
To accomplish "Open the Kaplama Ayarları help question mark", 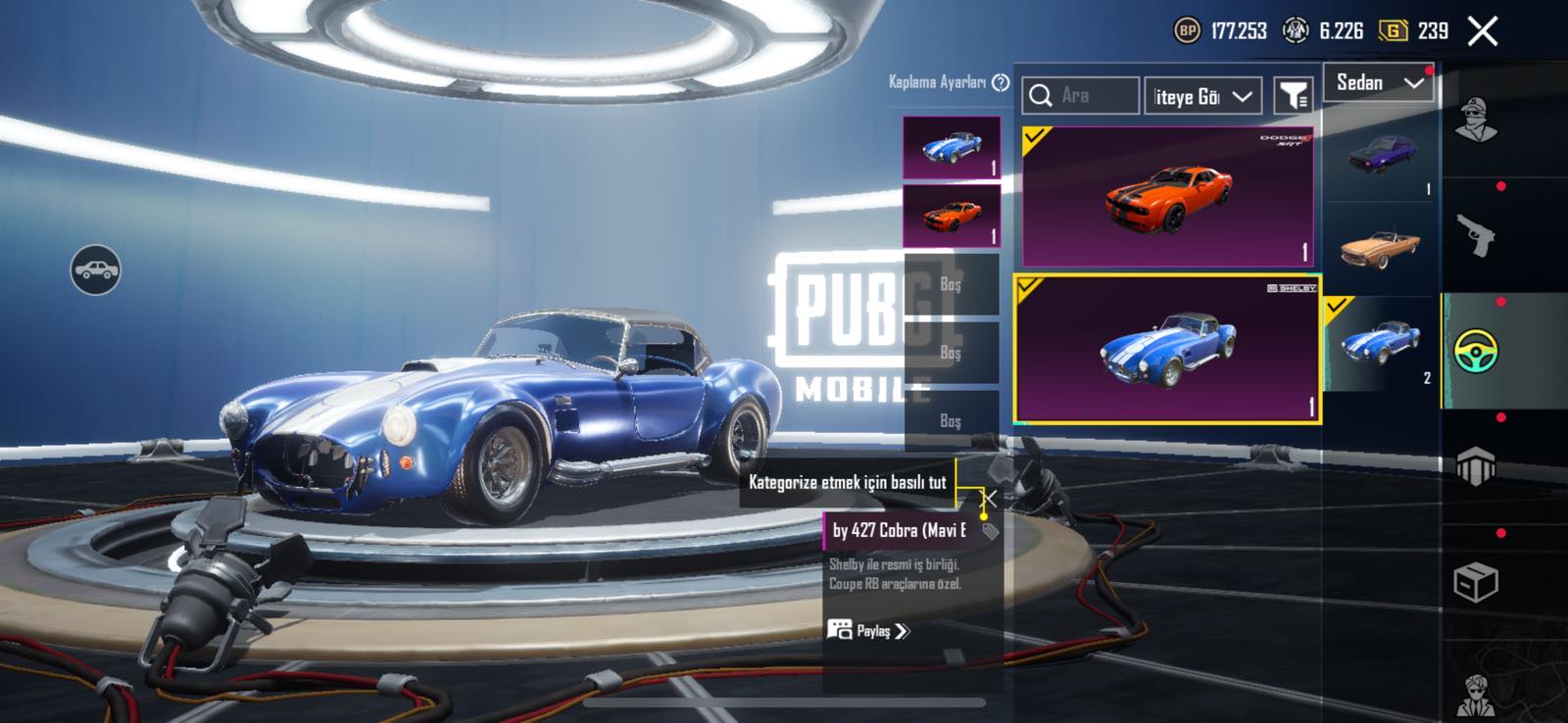I will (x=1001, y=82).
